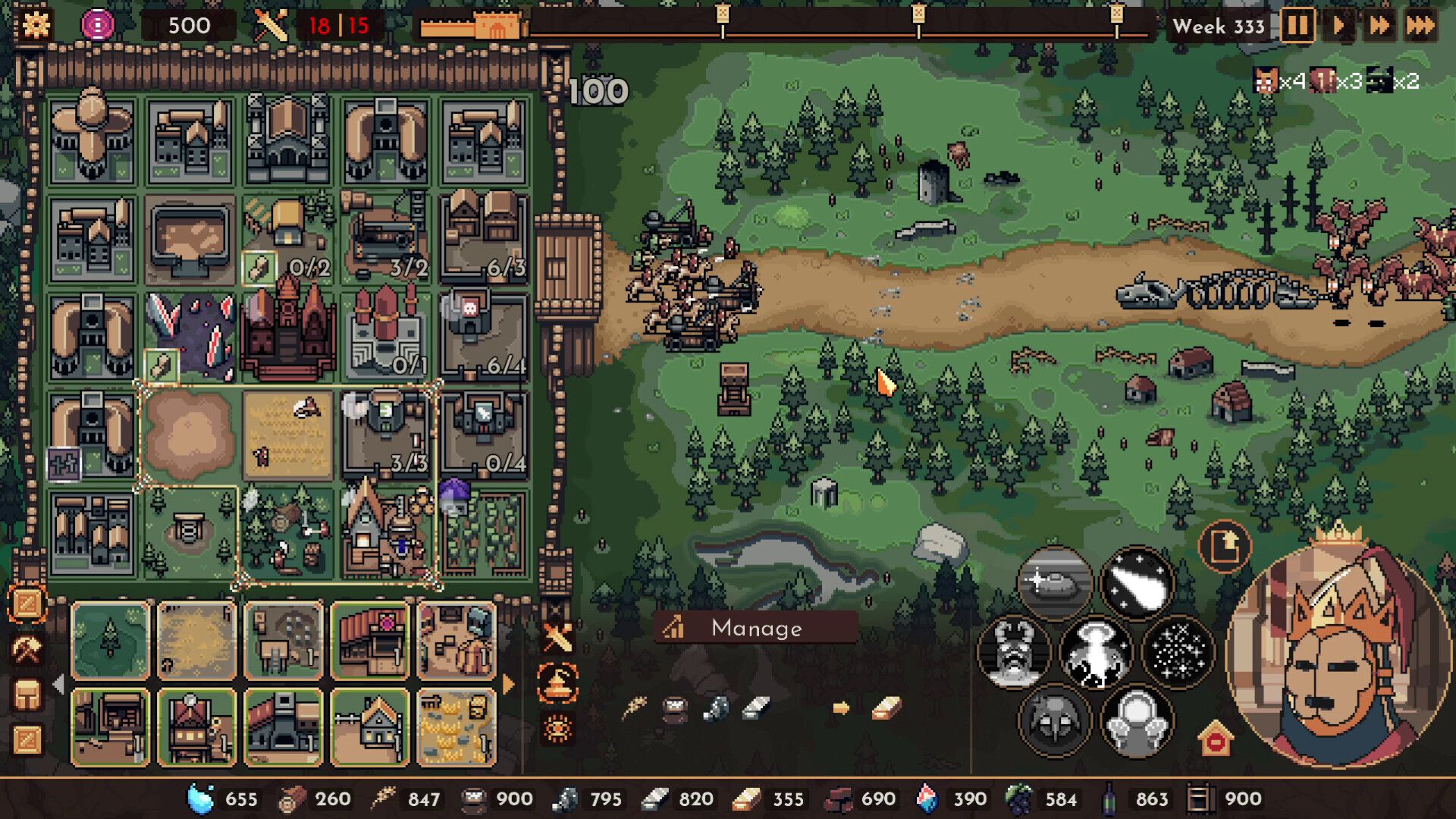Set game speed to double fast-forward
1456x819 pixels.
[1379, 26]
